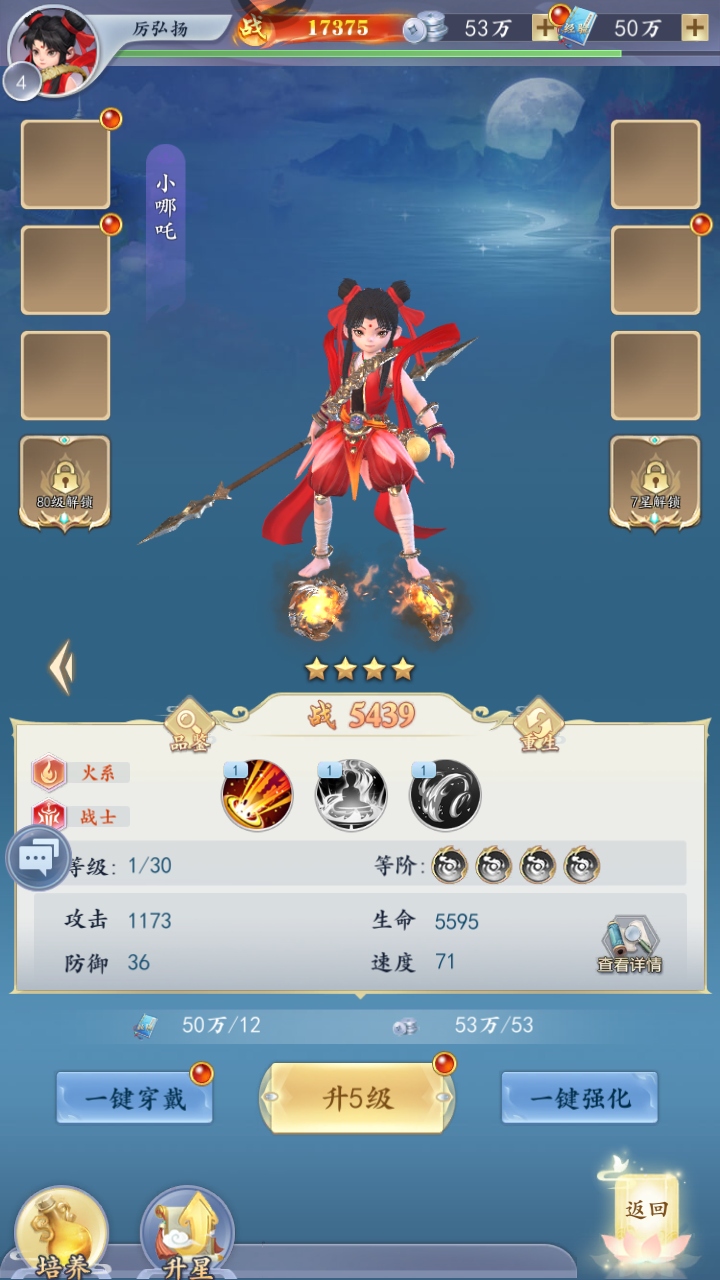The width and height of the screenshot is (720, 1280).
Task: Tap the locked 80级解锁 equipment slot
Action: (65, 482)
